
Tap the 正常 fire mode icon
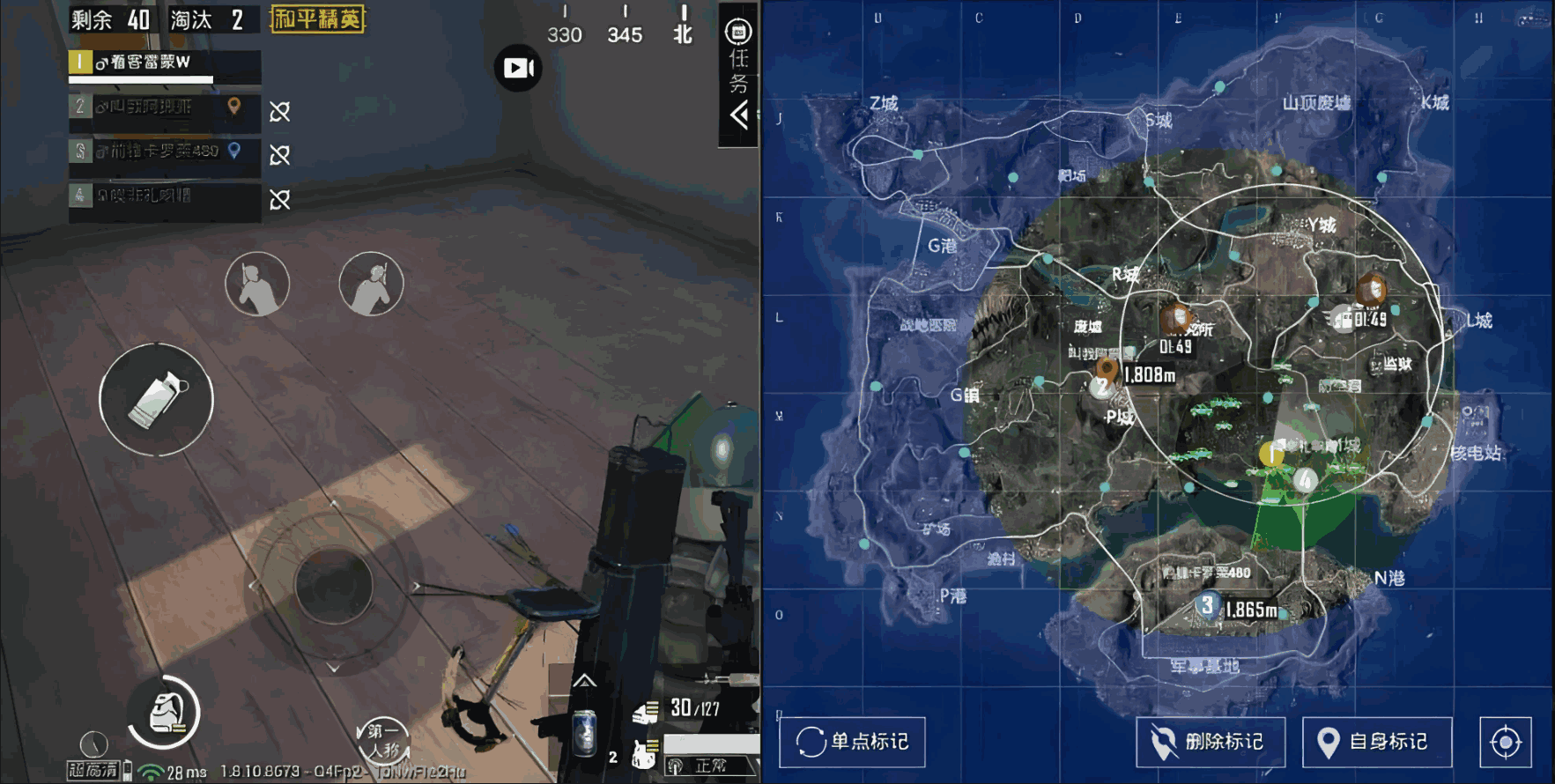(x=709, y=765)
